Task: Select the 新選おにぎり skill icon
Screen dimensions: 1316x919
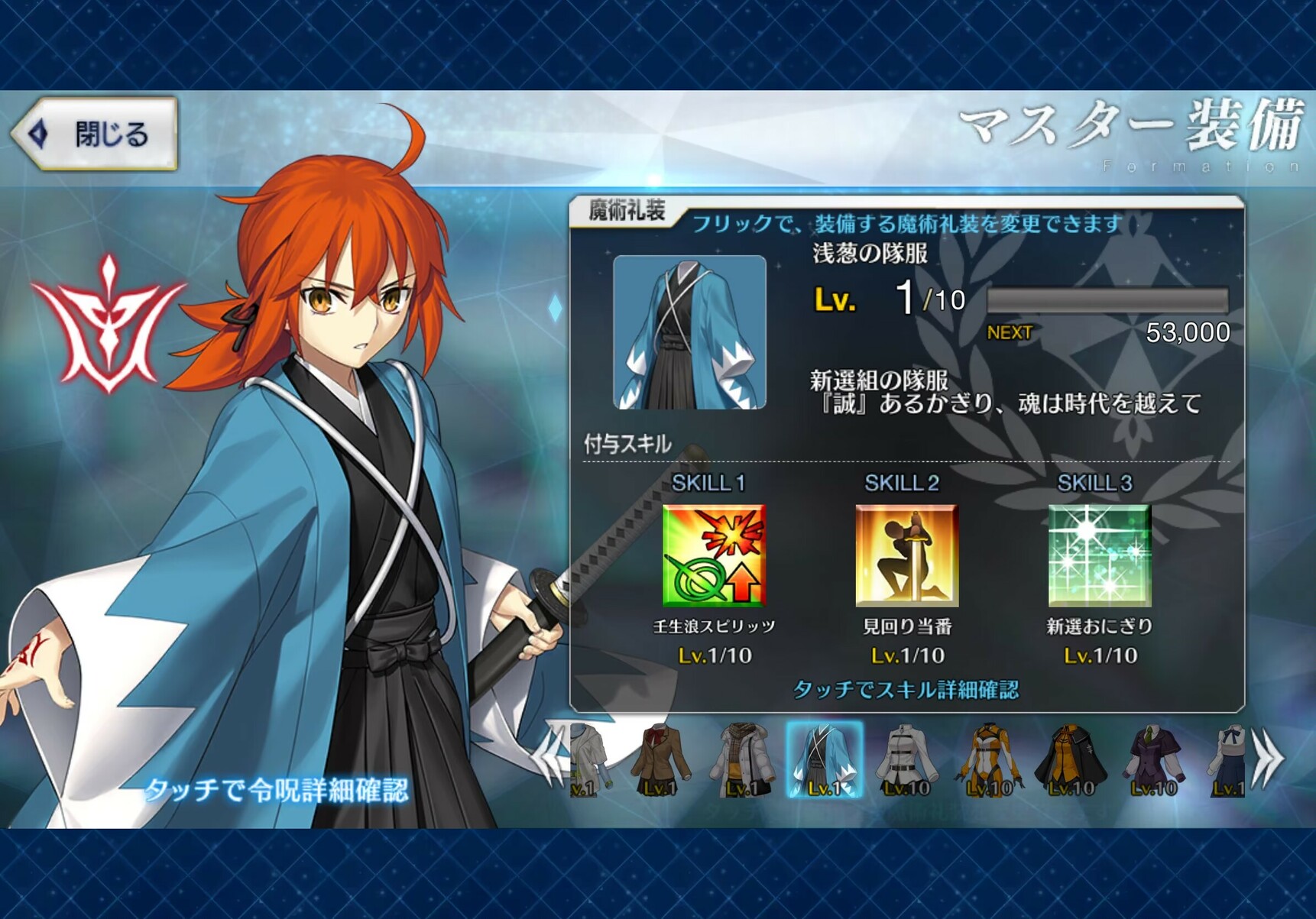Action: (1099, 555)
